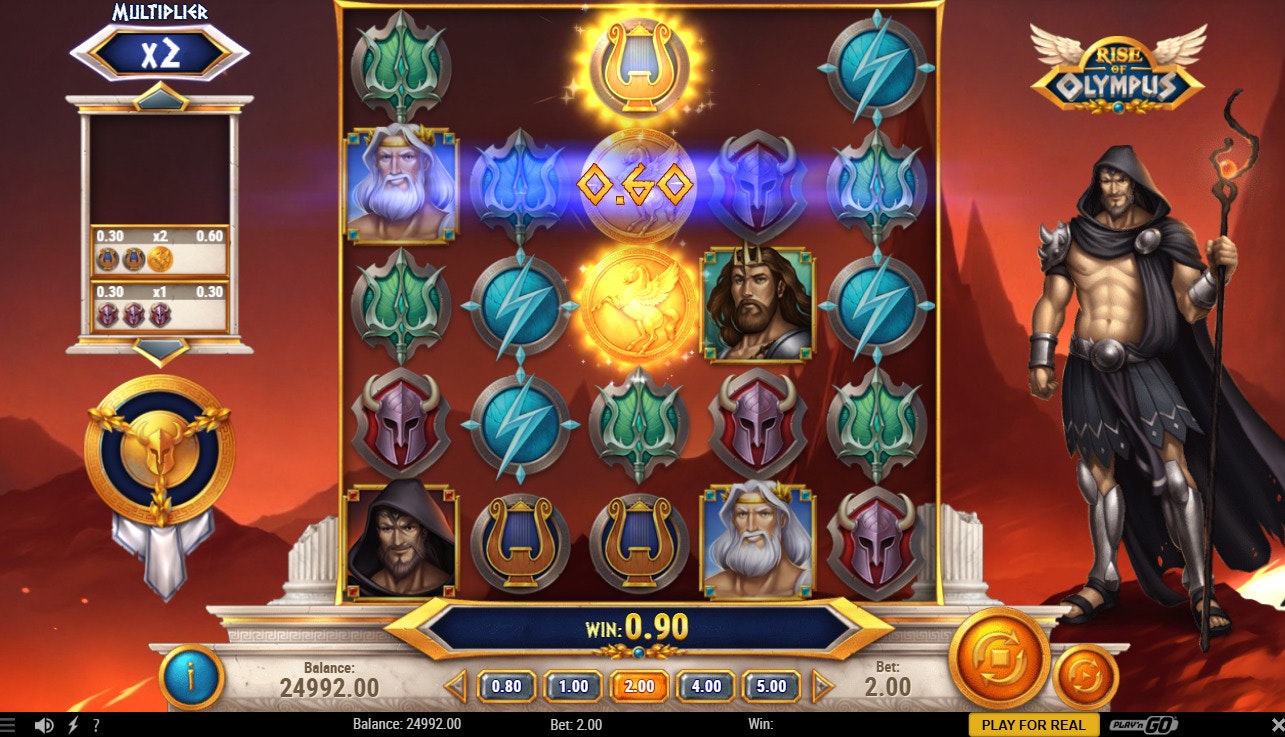This screenshot has width=1285, height=737.
Task: Choose the 5.00 bet option
Action: pyautogui.click(x=773, y=687)
